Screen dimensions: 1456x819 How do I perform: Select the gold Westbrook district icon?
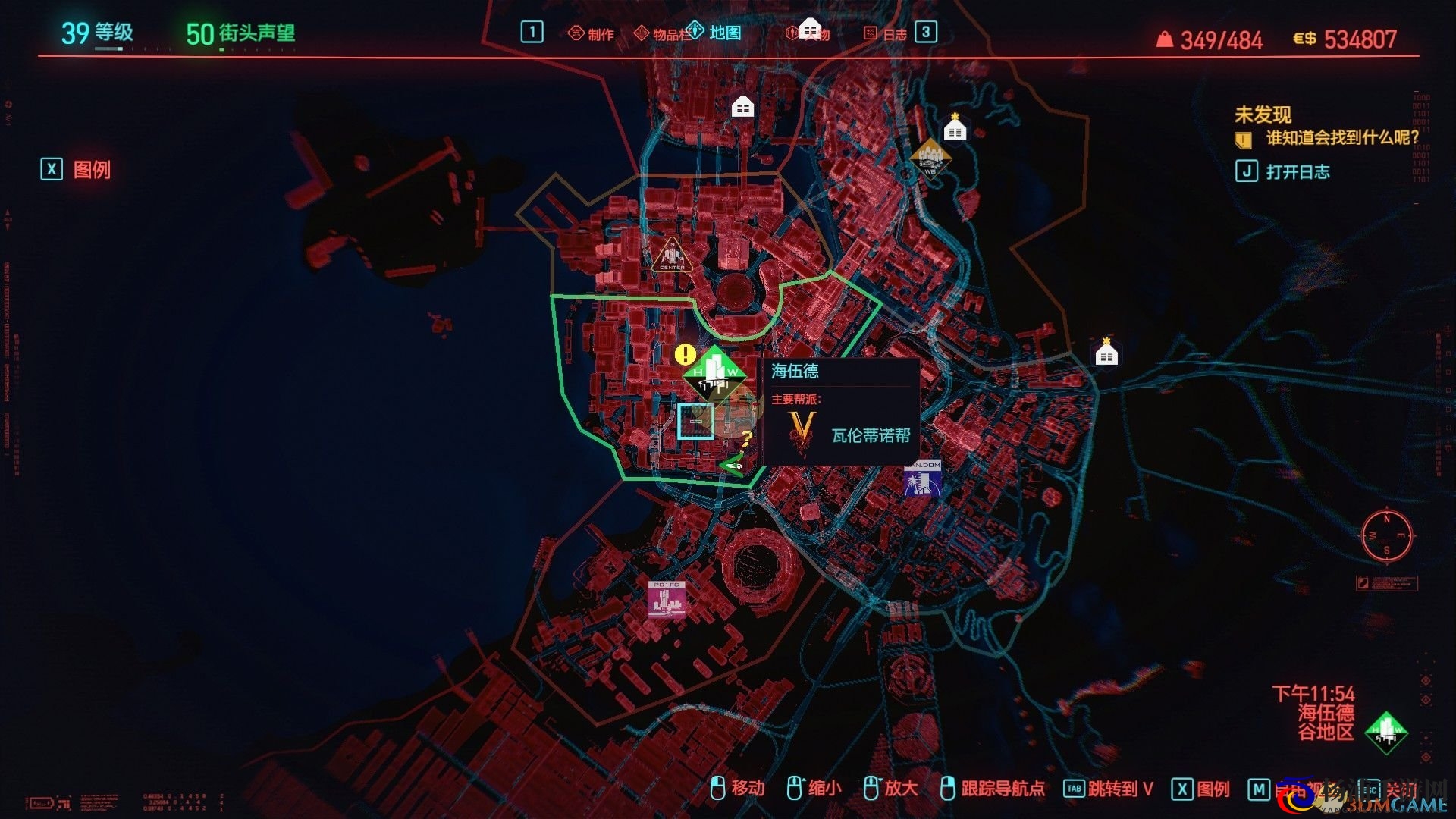click(x=930, y=158)
